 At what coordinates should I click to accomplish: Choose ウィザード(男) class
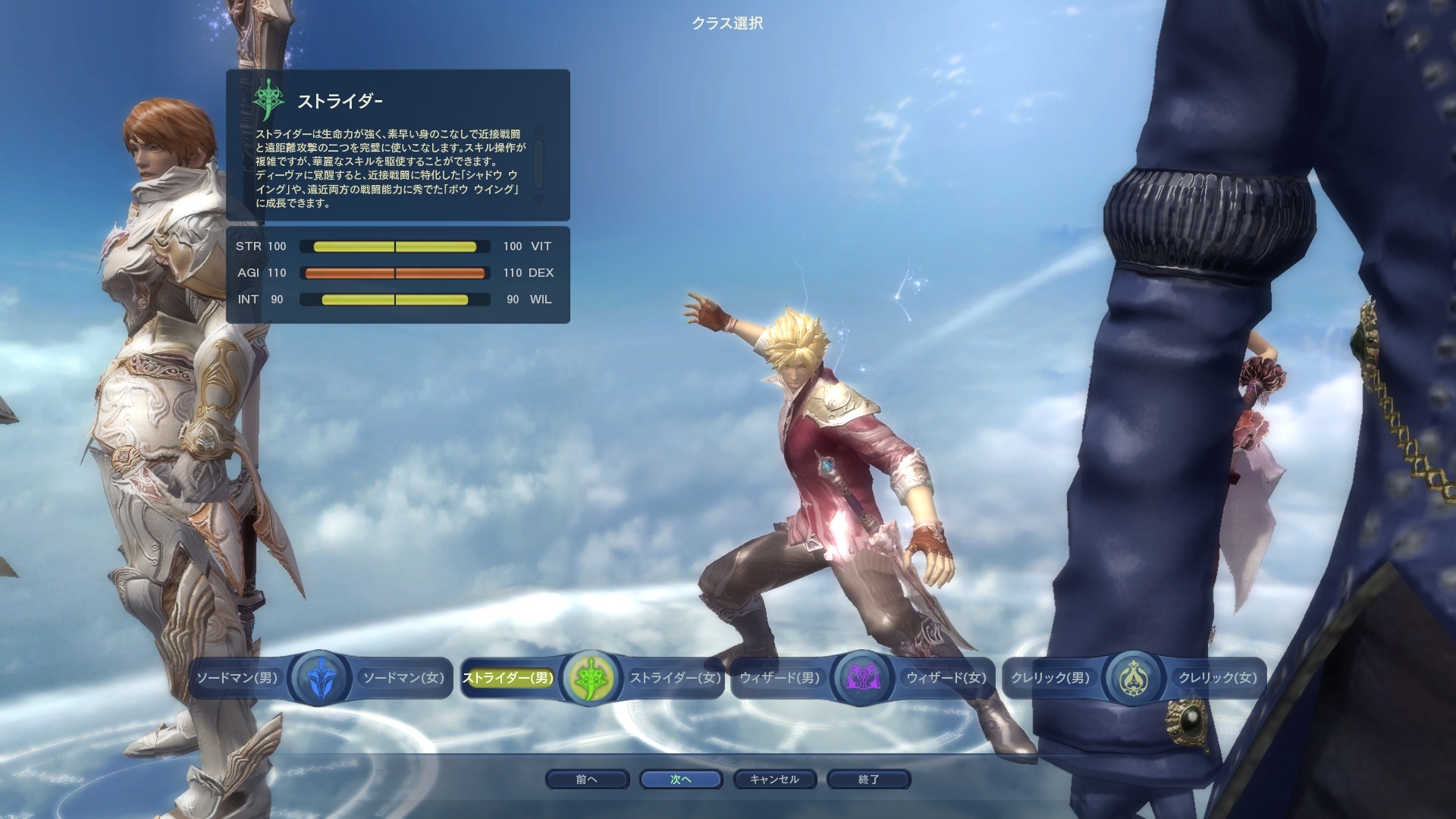point(780,678)
